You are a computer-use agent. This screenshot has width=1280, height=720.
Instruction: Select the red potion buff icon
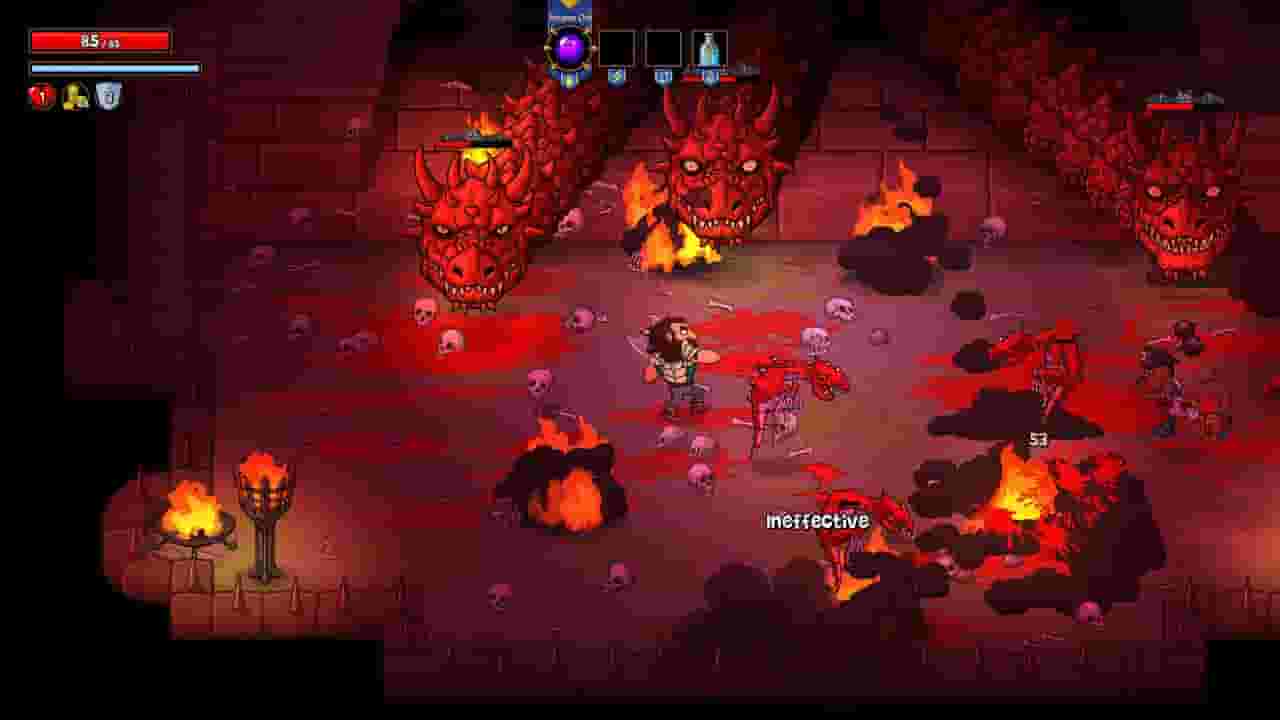click(40, 95)
